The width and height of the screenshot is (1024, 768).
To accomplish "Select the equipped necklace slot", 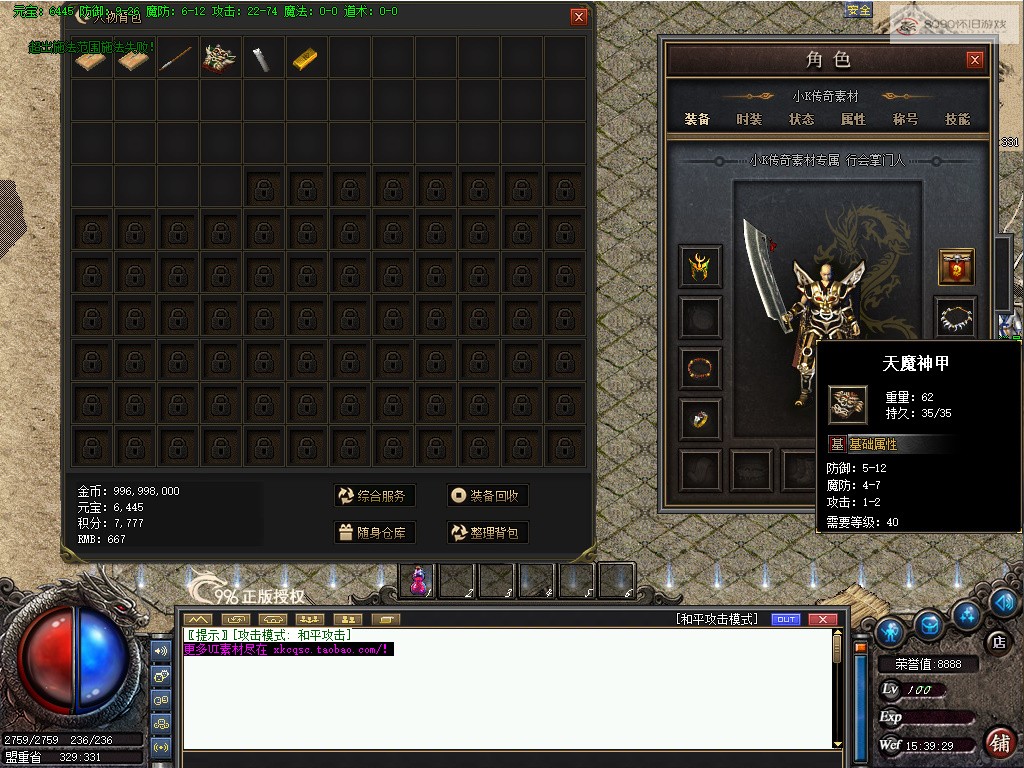I will [956, 318].
